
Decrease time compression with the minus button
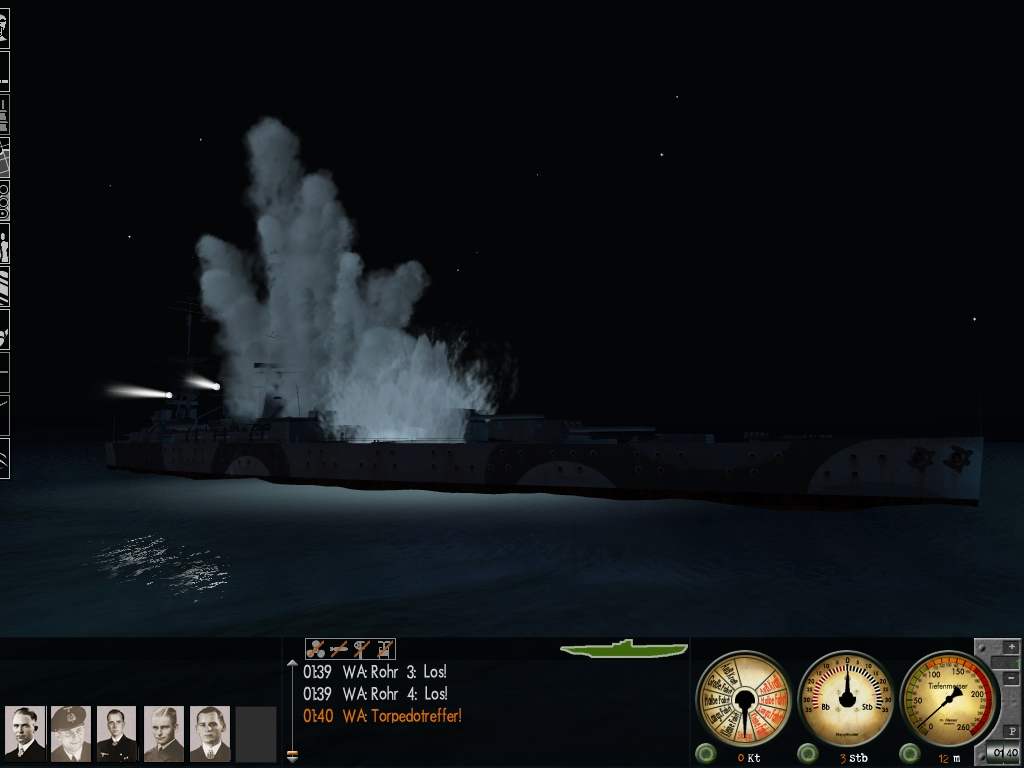click(x=1010, y=678)
